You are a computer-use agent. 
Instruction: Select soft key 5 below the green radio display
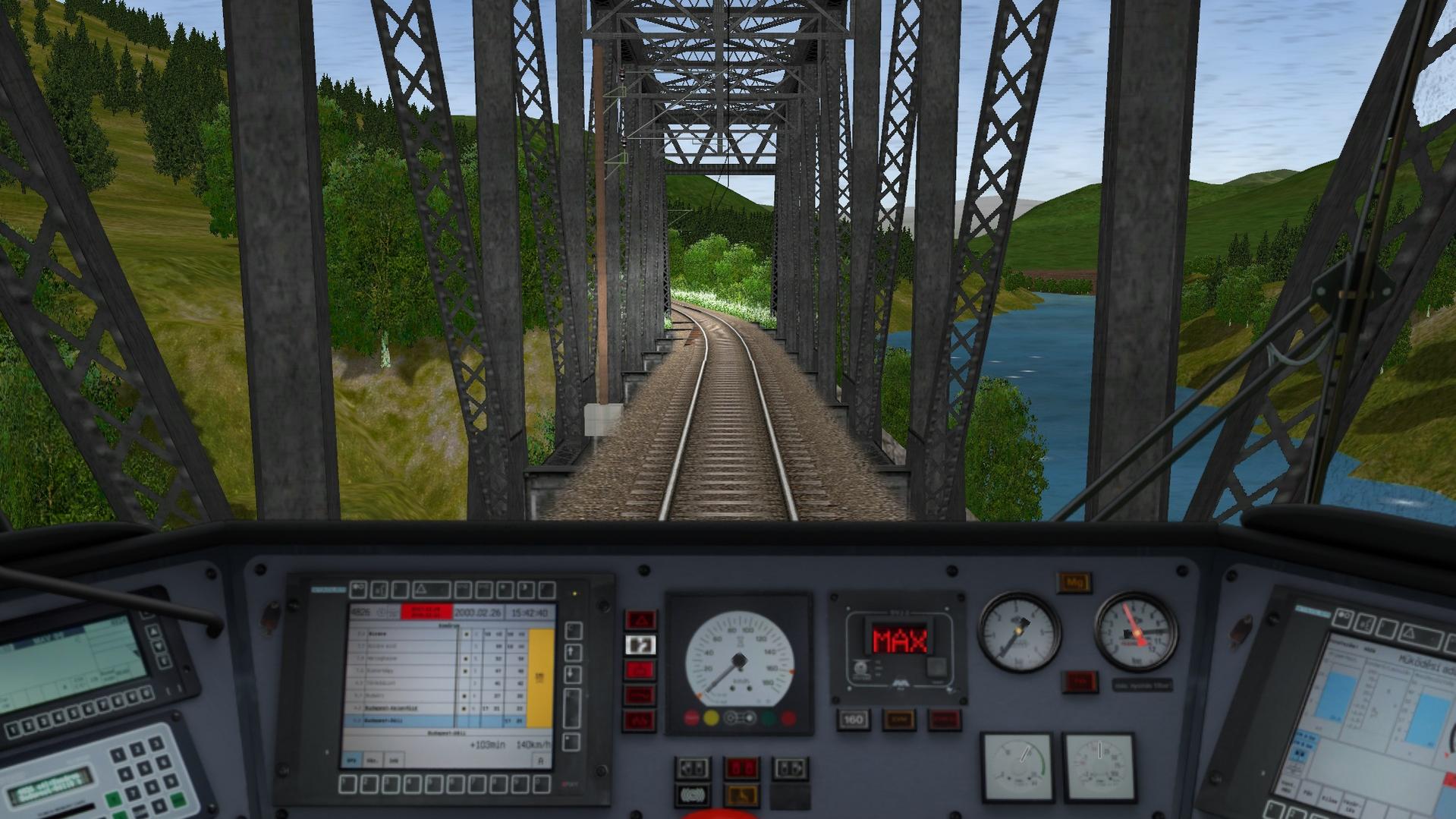coord(73,714)
